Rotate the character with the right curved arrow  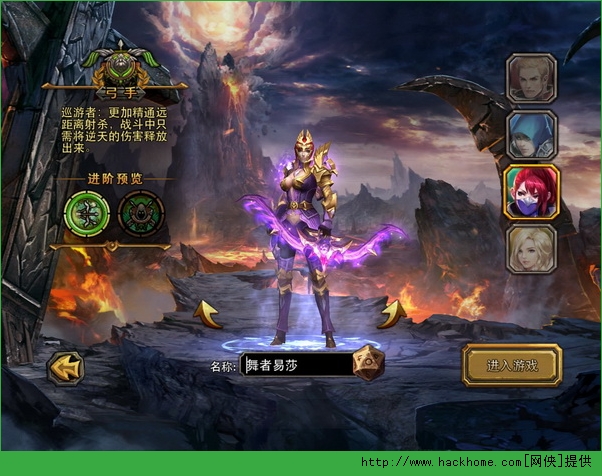(x=391, y=313)
